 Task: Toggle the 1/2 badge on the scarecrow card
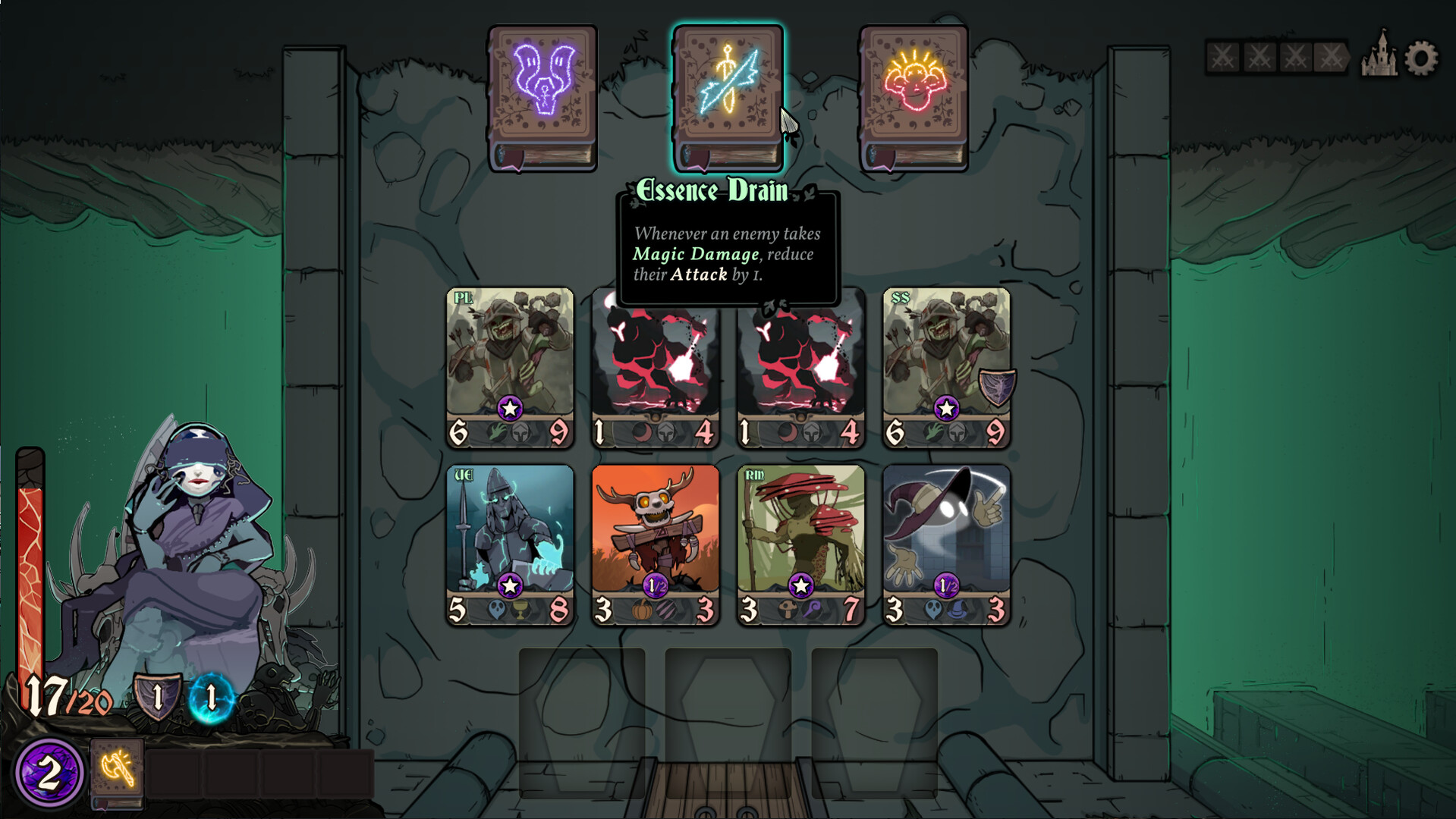pos(654,583)
